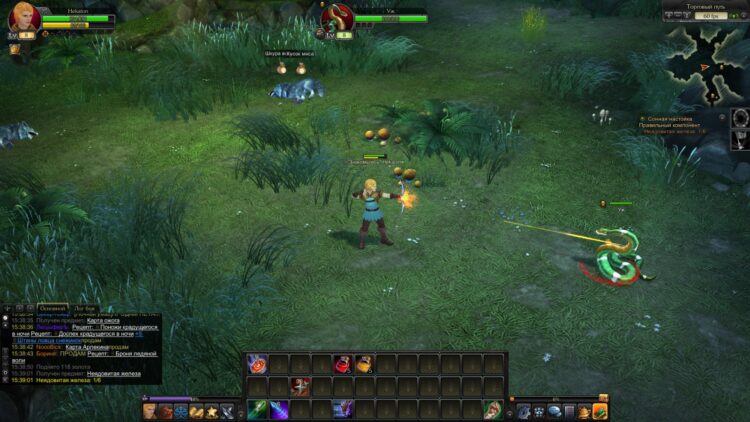Activate the purple arrow ability
Viewport: 750px width, 422px height.
pos(279,409)
